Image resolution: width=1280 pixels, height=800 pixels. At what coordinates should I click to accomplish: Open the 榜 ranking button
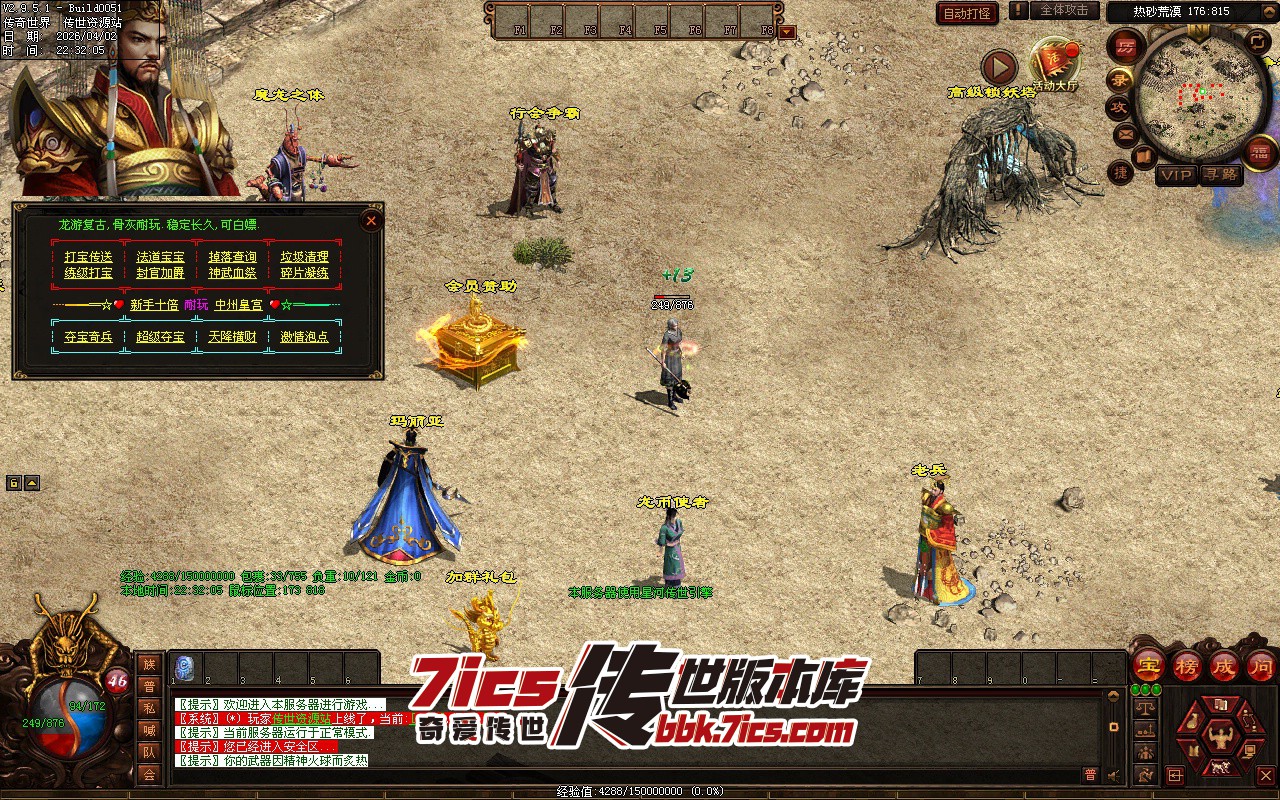click(1186, 666)
